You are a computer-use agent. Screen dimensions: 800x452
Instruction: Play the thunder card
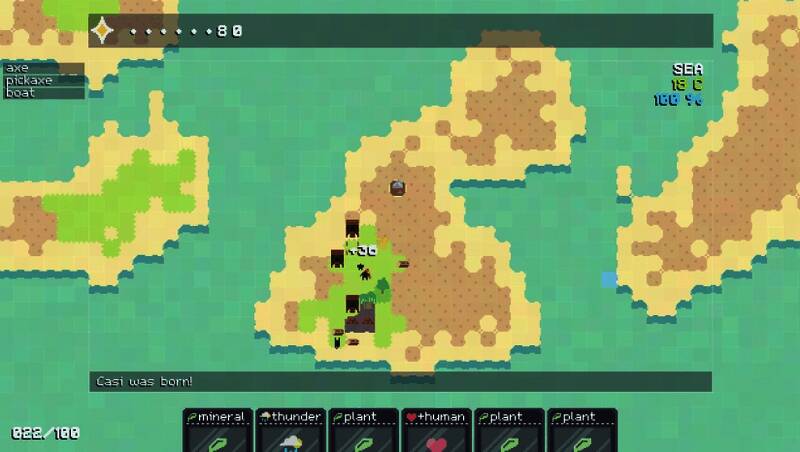(x=291, y=430)
